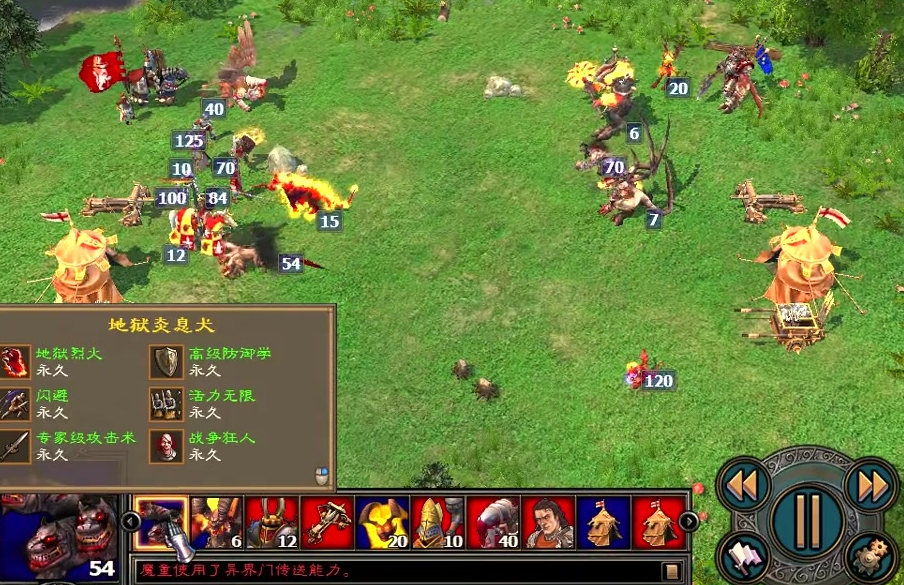Click the 活力无限 ability icon
Screen dimensions: 904x585
click(x=167, y=403)
